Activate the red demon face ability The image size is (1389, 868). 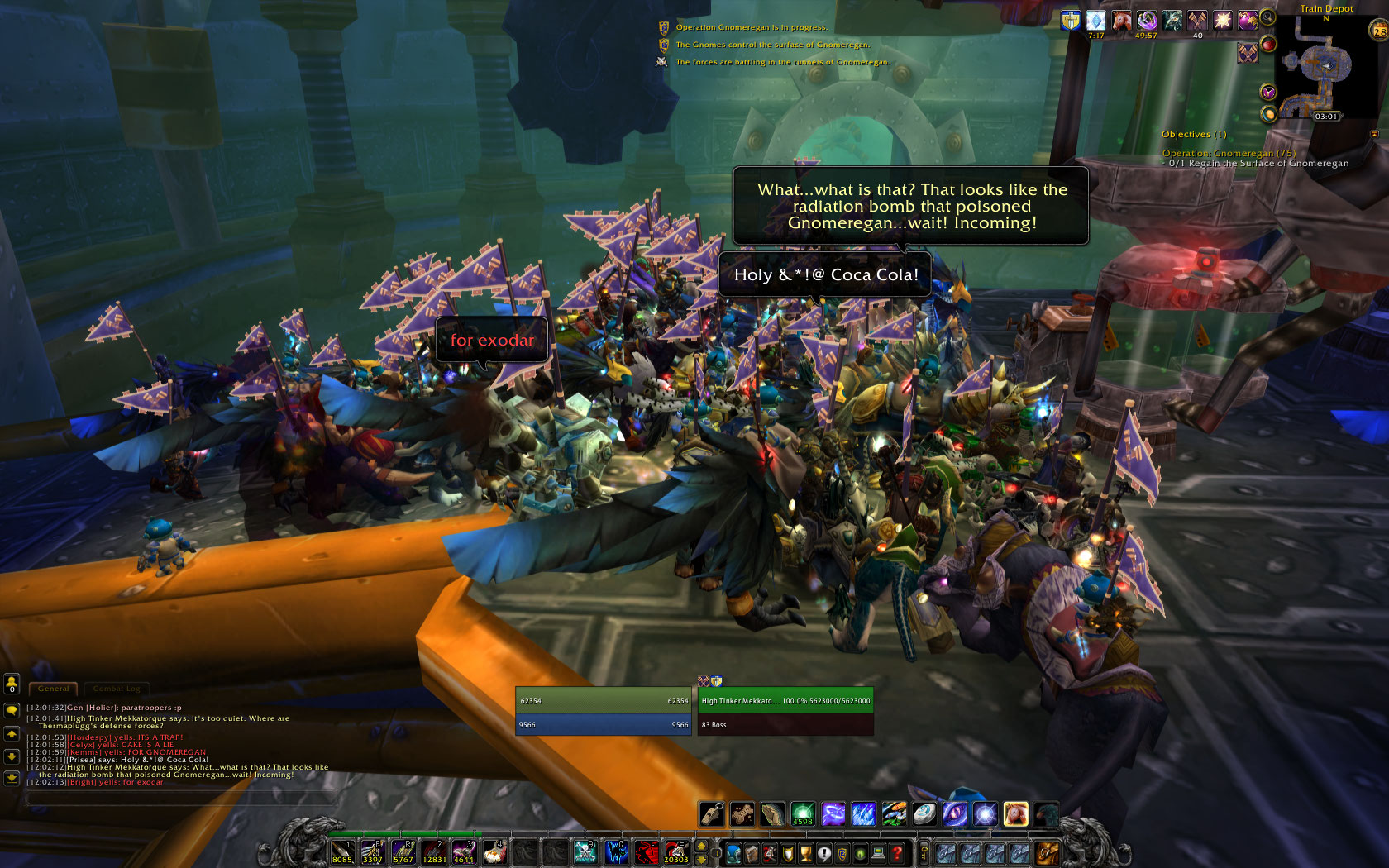coord(647,852)
